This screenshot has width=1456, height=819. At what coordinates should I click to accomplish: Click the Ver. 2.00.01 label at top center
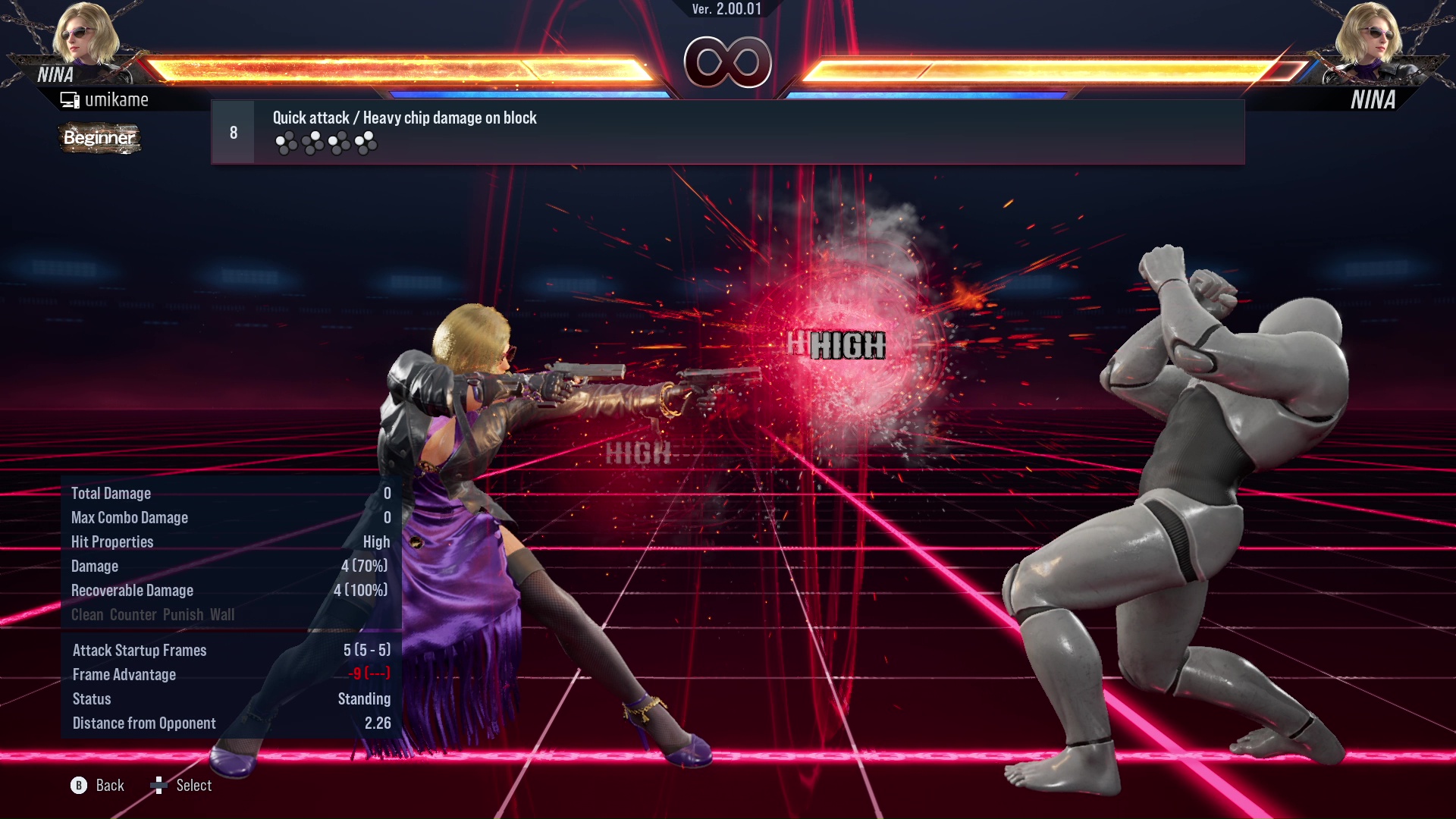pyautogui.click(x=726, y=10)
